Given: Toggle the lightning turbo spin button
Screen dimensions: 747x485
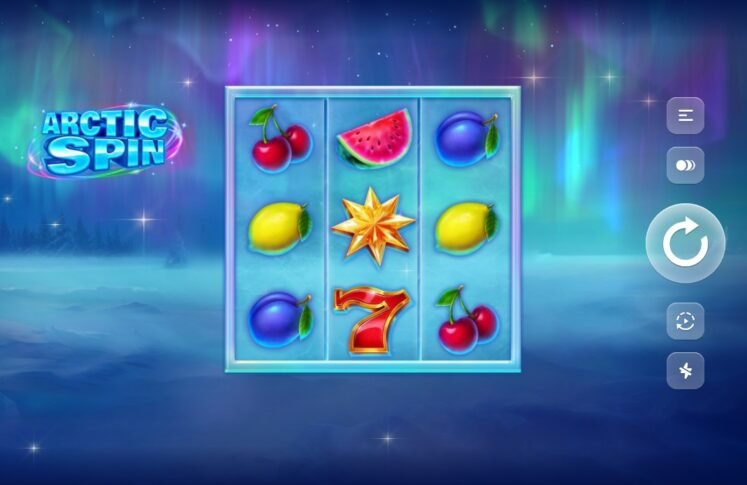Looking at the screenshot, I should (x=685, y=371).
